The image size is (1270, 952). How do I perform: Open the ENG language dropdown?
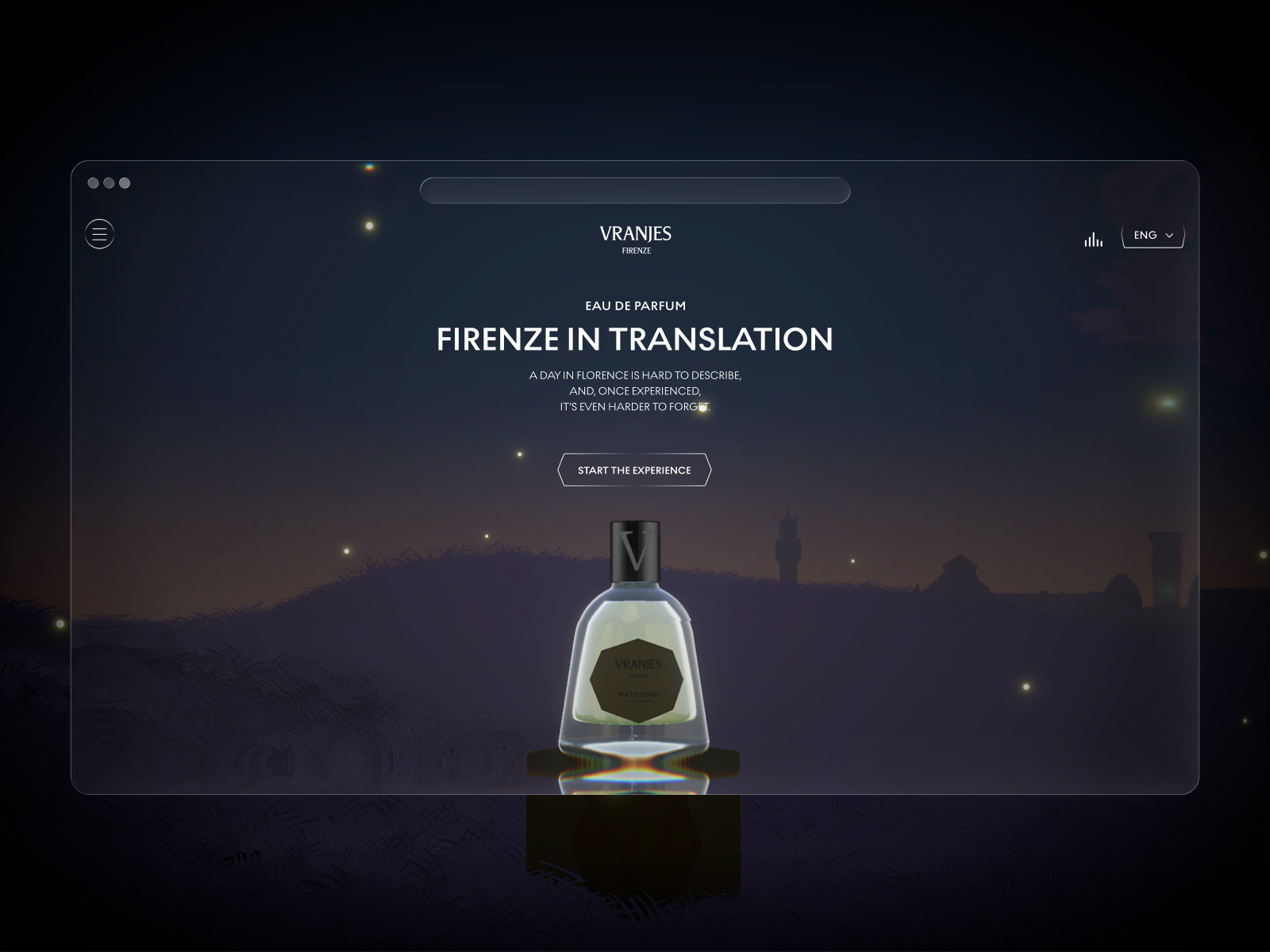1153,236
